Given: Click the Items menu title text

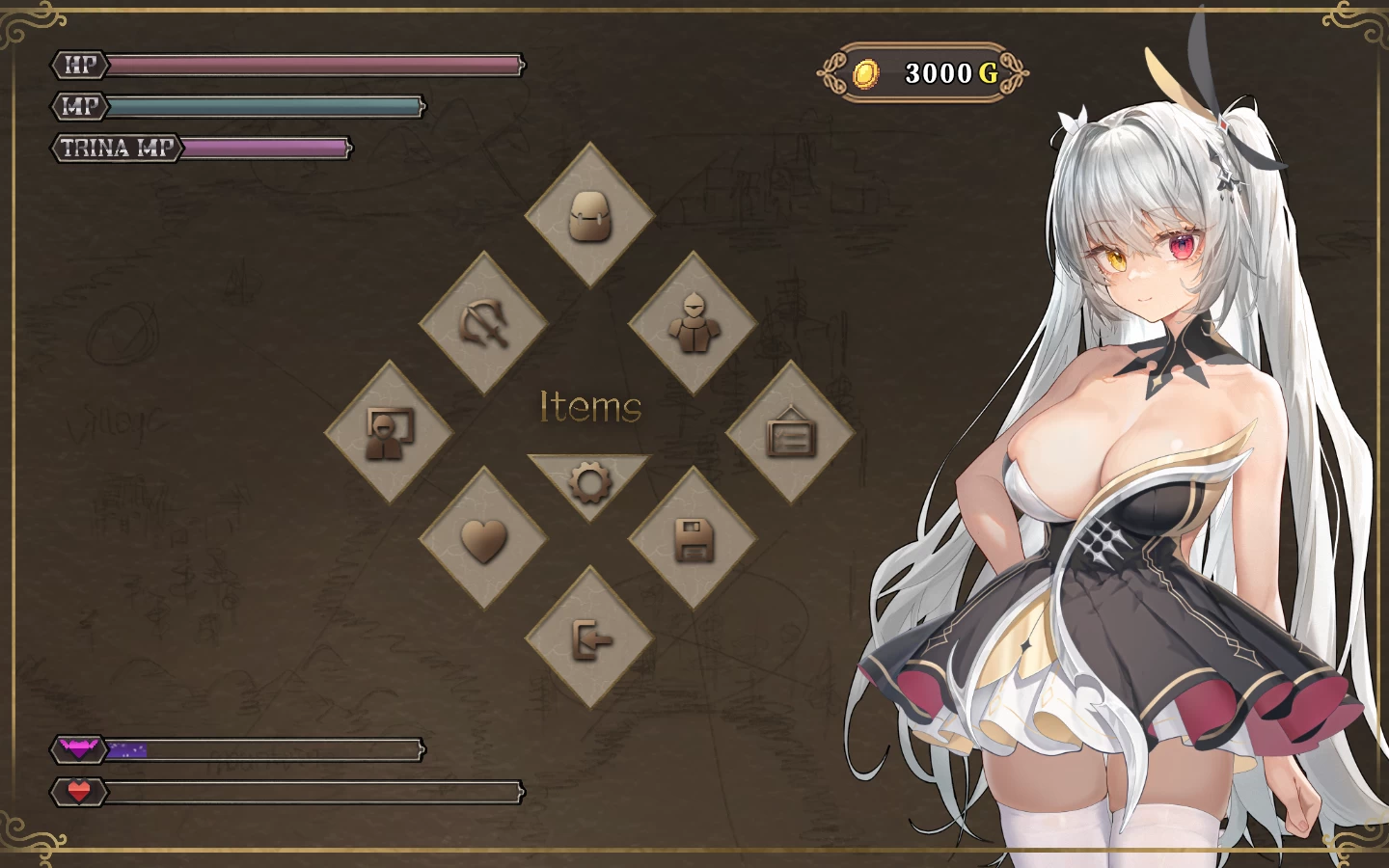Looking at the screenshot, I should 590,408.
